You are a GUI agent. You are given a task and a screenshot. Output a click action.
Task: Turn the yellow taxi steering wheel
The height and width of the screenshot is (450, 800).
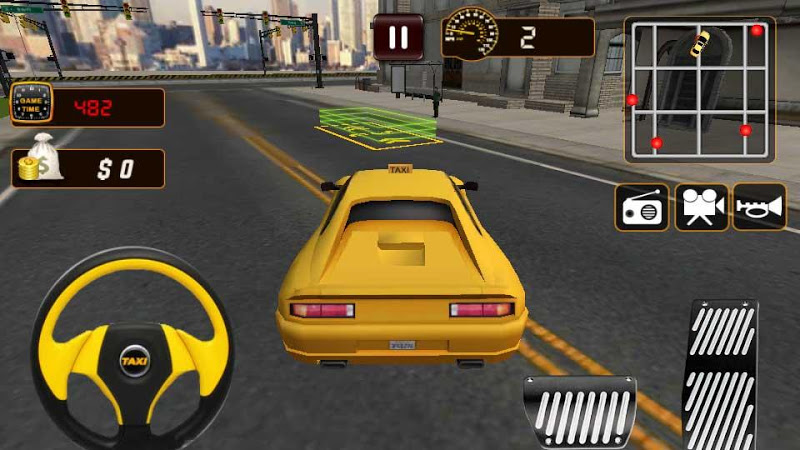[133, 347]
